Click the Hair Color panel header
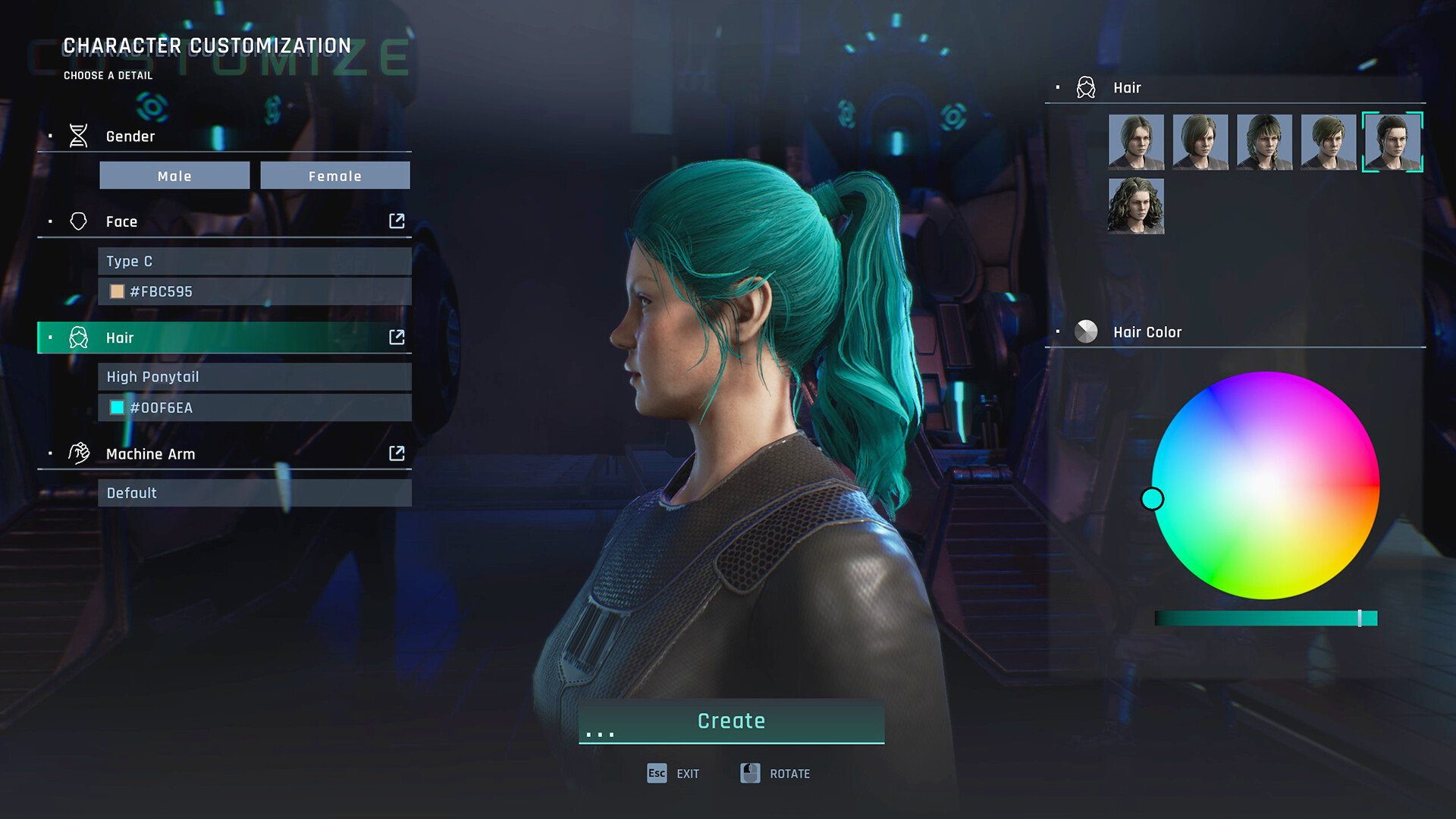 pos(1147,331)
